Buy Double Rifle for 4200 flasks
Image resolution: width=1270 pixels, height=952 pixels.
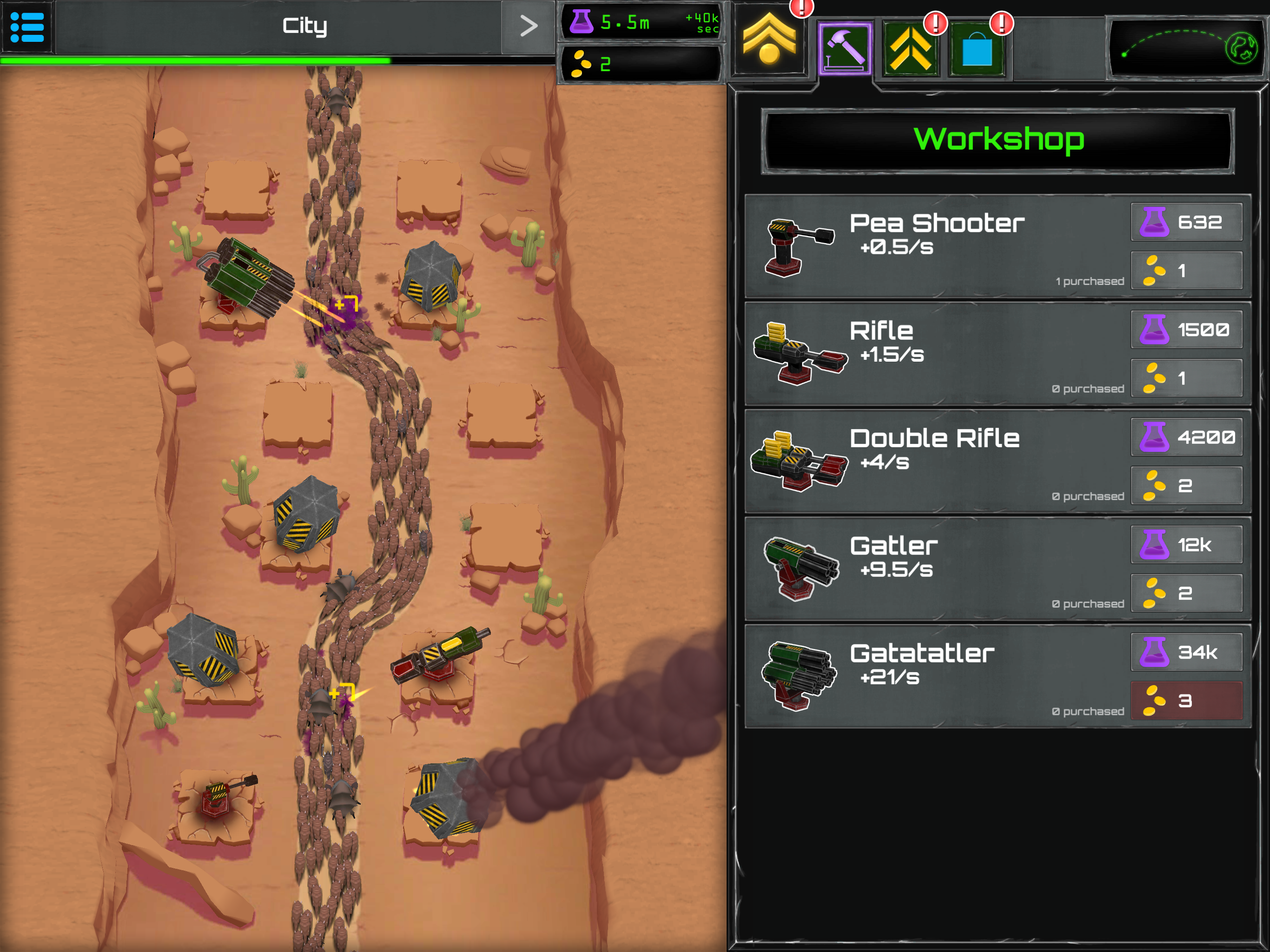(1186, 437)
